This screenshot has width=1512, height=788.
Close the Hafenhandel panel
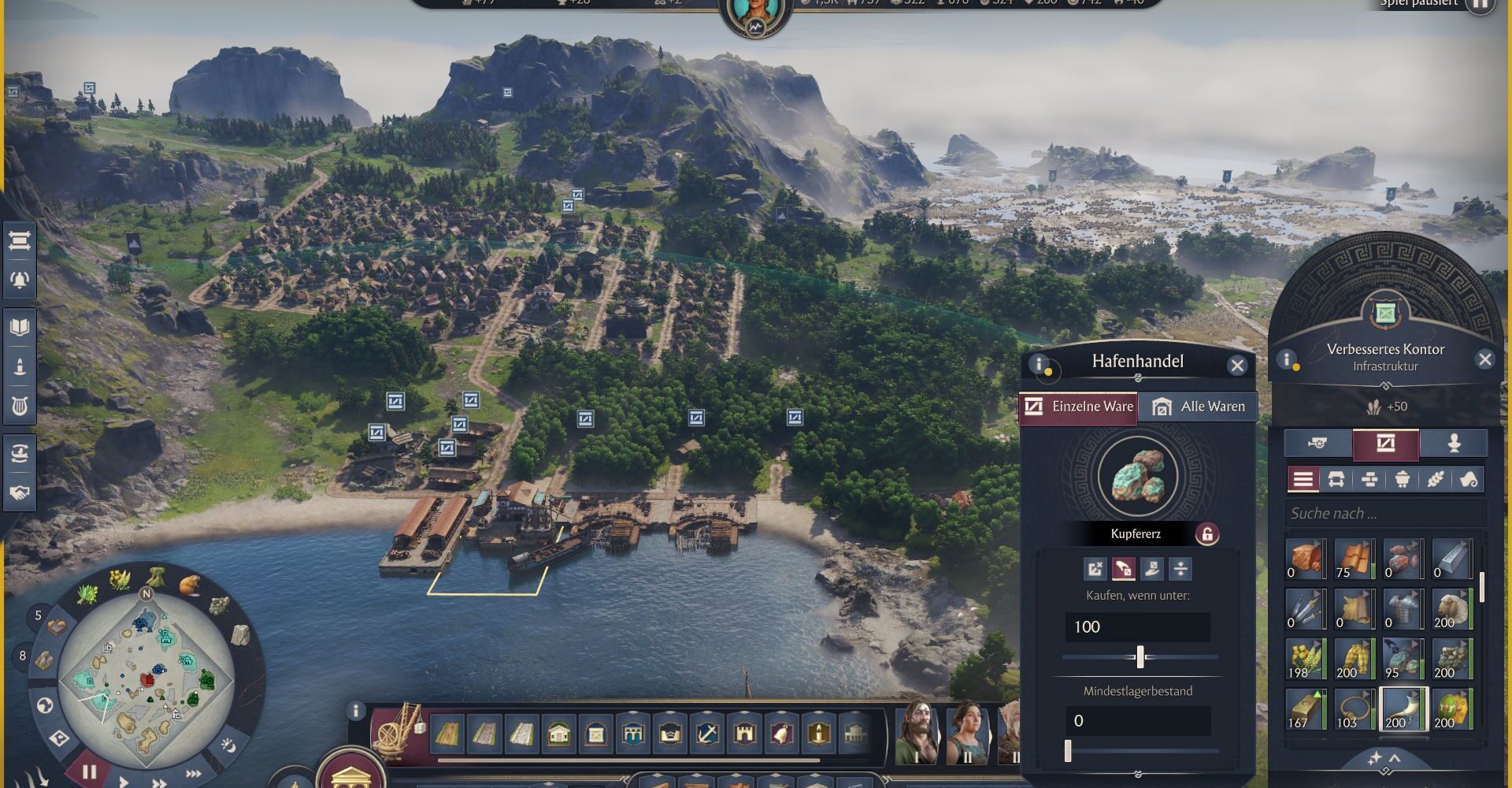pyautogui.click(x=1237, y=365)
